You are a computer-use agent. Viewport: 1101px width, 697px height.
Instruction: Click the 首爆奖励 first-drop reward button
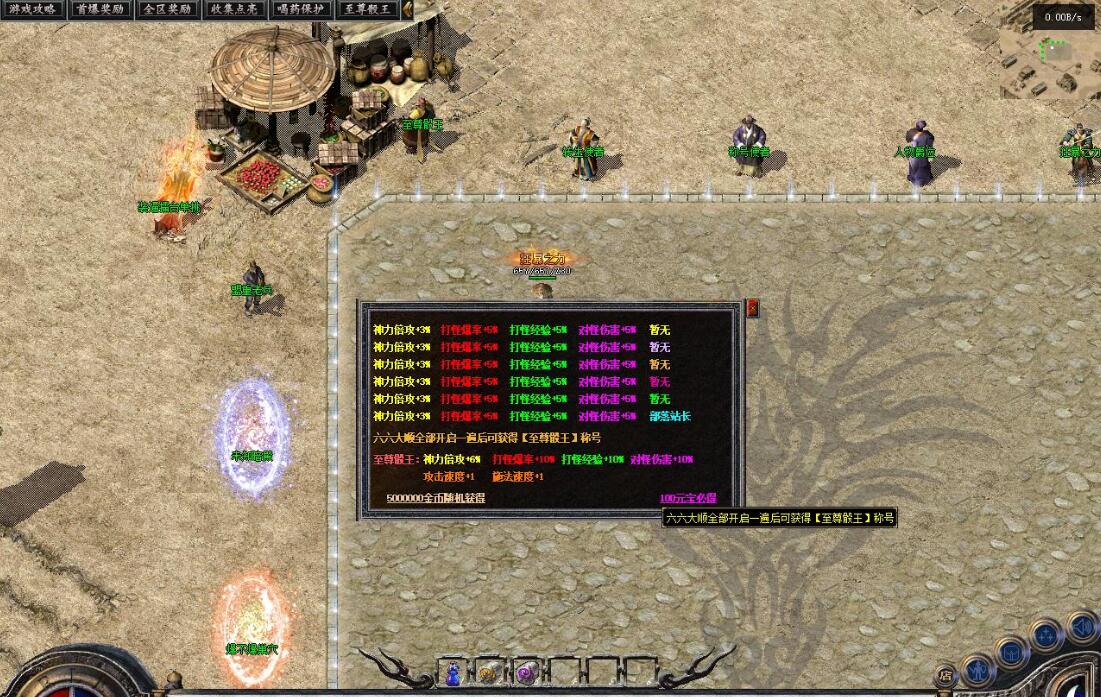100,10
